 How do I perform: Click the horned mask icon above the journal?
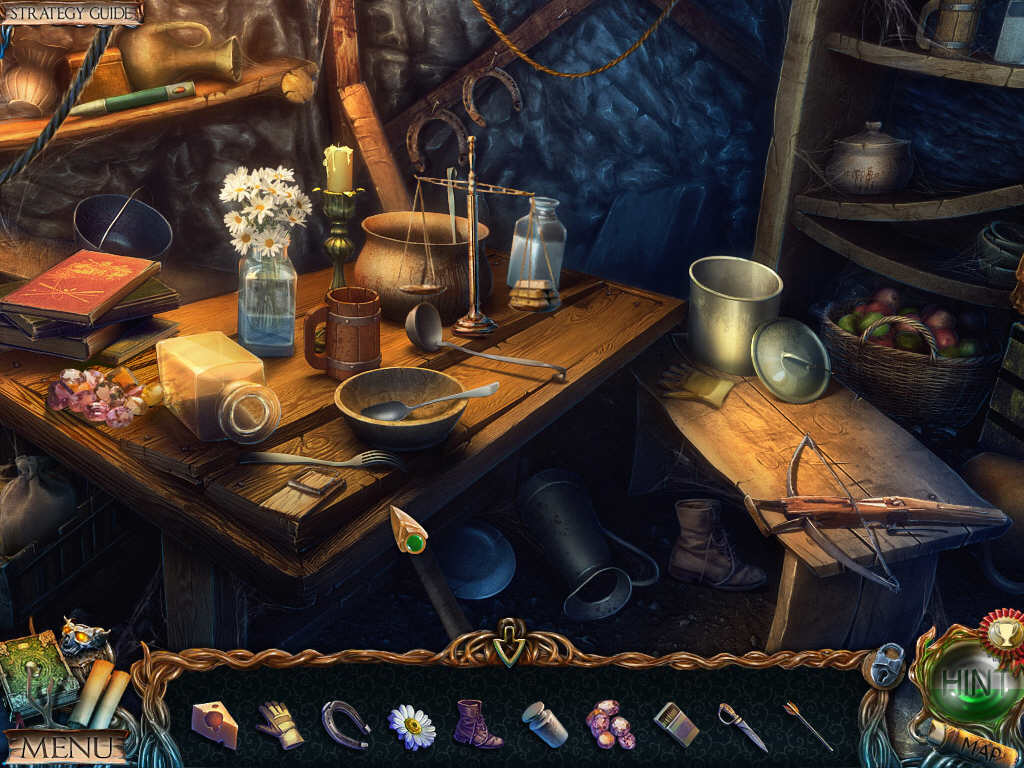[84, 636]
